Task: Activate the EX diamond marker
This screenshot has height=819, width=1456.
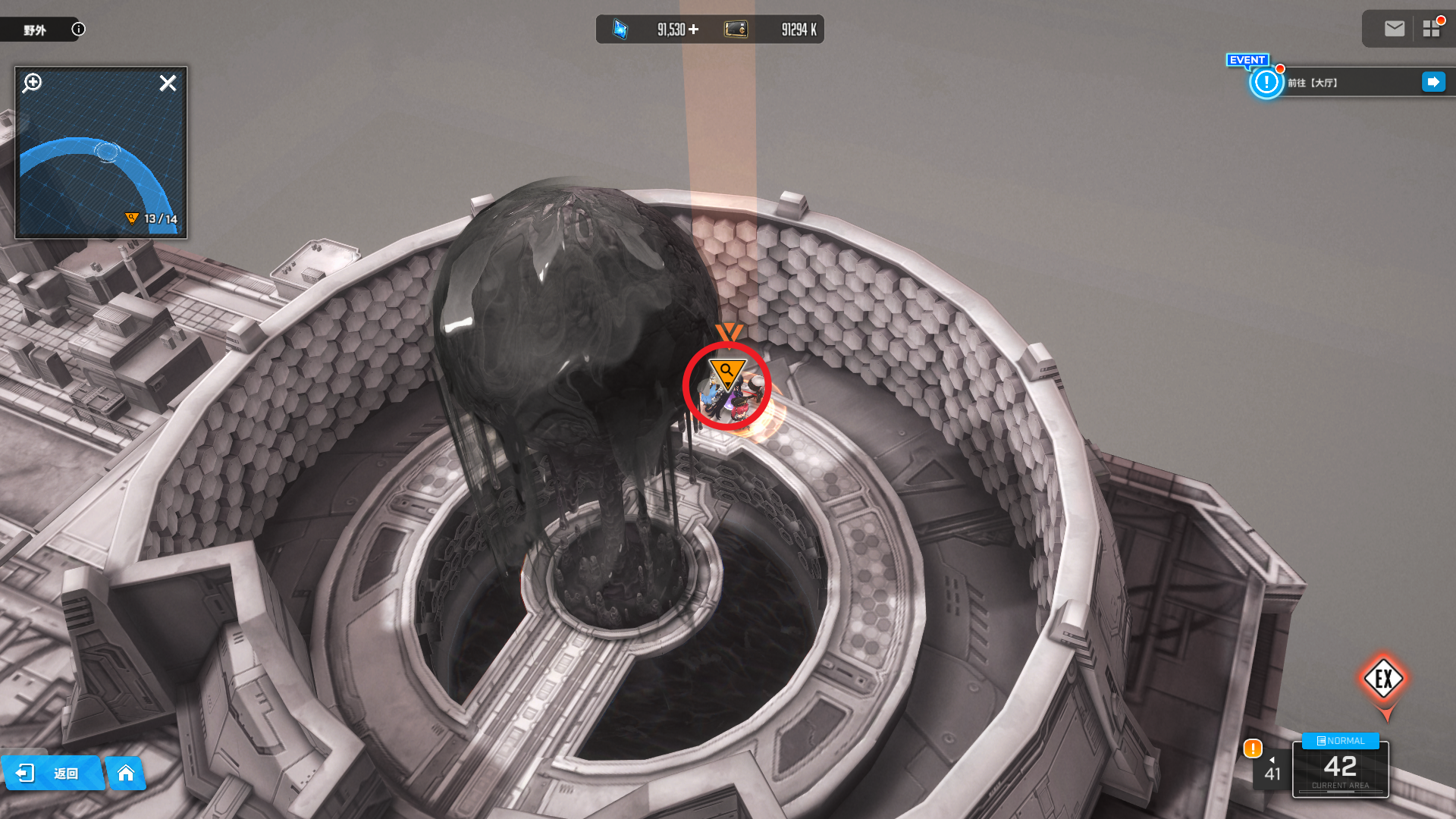Action: click(x=1383, y=679)
